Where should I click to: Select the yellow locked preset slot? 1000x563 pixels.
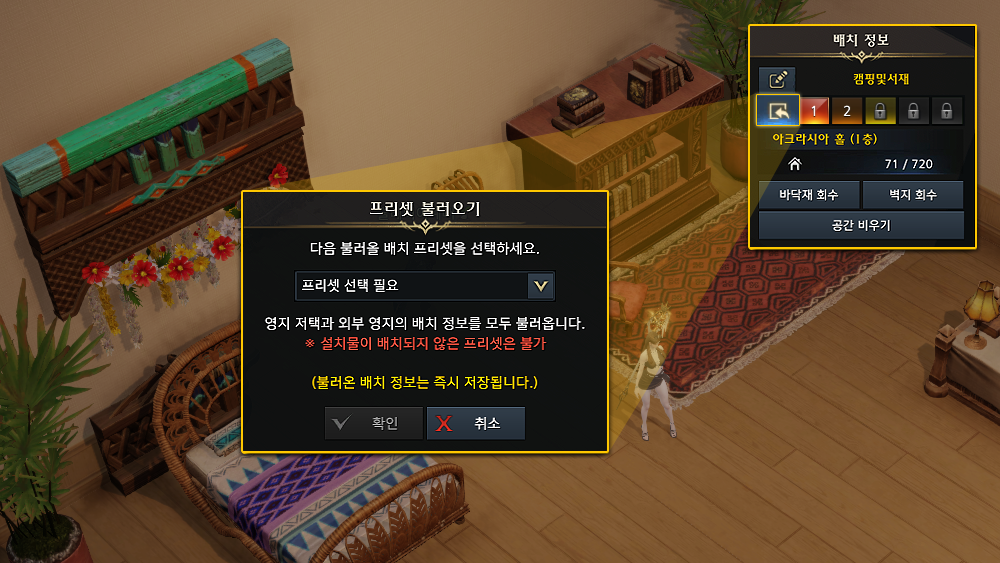(x=879, y=110)
